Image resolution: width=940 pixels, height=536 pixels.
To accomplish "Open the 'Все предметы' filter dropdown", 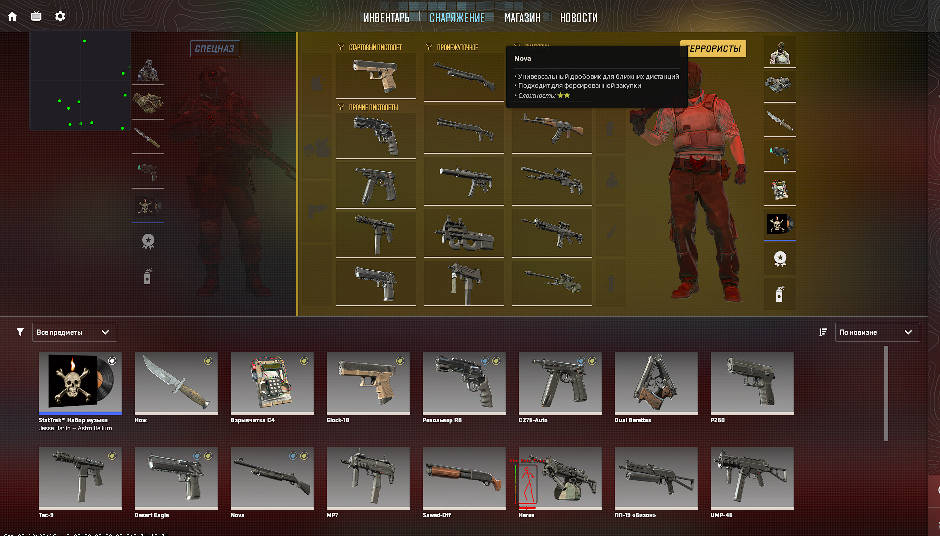I will pyautogui.click(x=74, y=332).
